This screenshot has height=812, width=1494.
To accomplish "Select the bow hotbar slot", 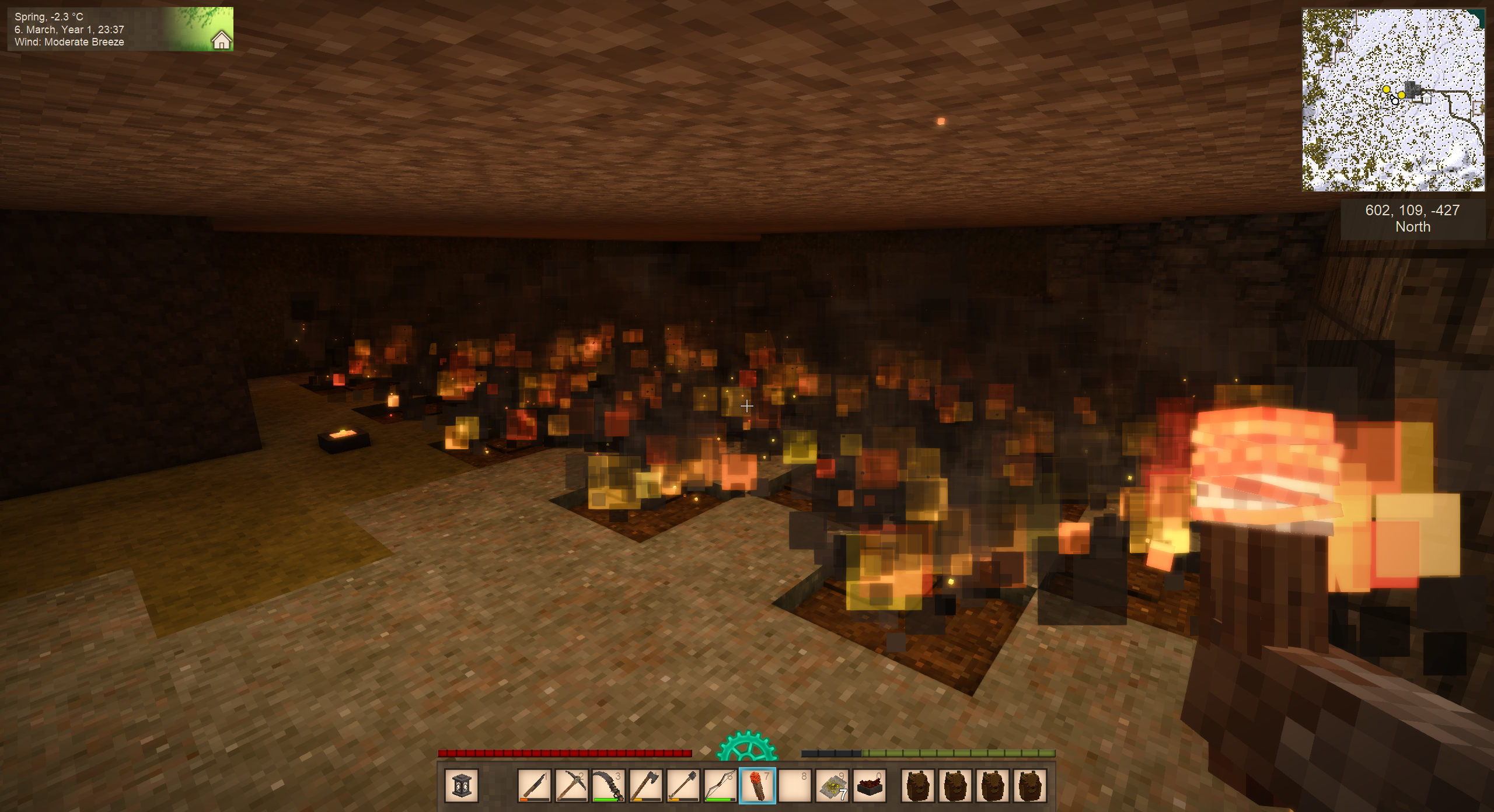I will click(x=720, y=786).
